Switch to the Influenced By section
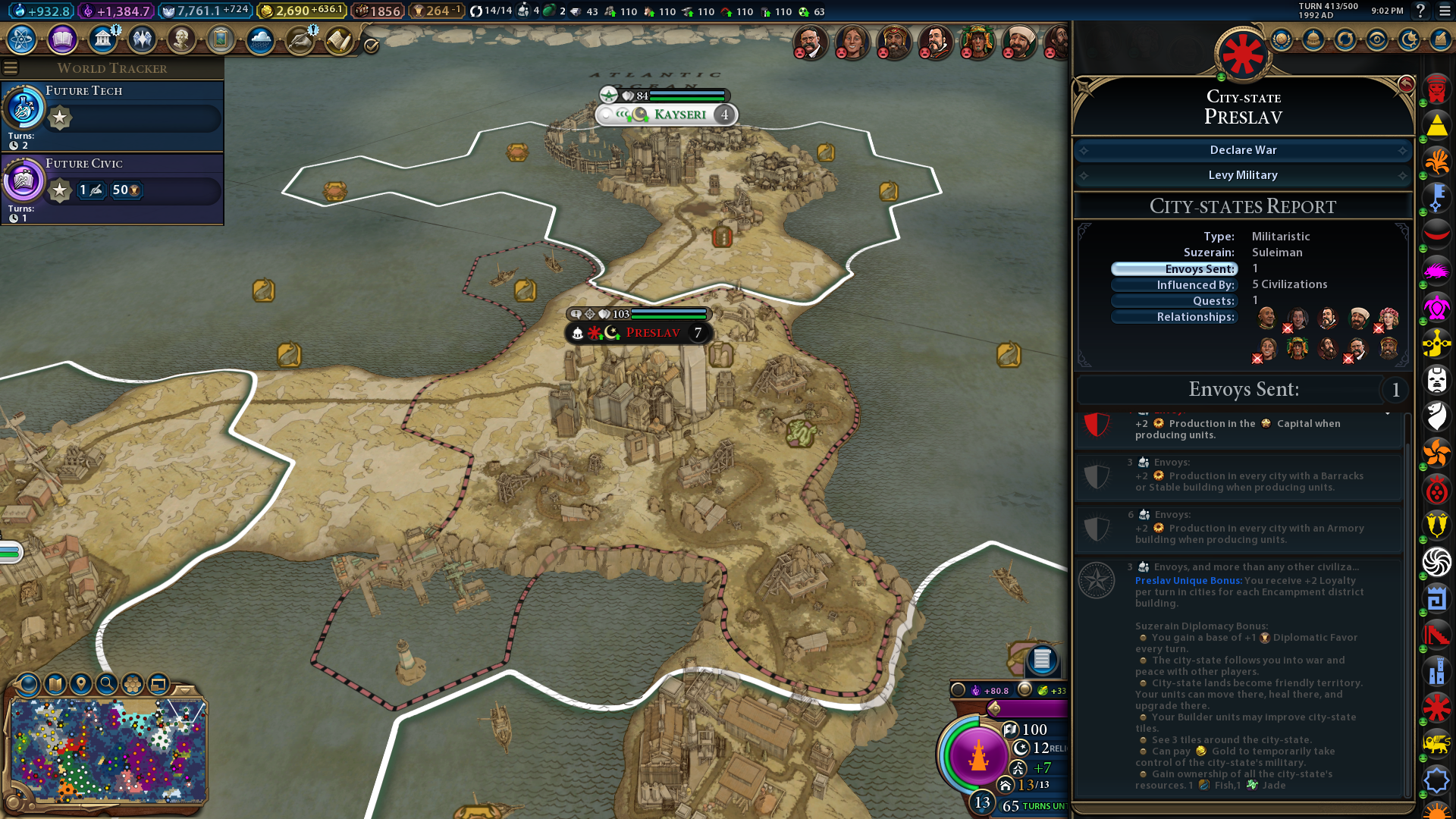This screenshot has width=1456, height=819. point(1174,285)
